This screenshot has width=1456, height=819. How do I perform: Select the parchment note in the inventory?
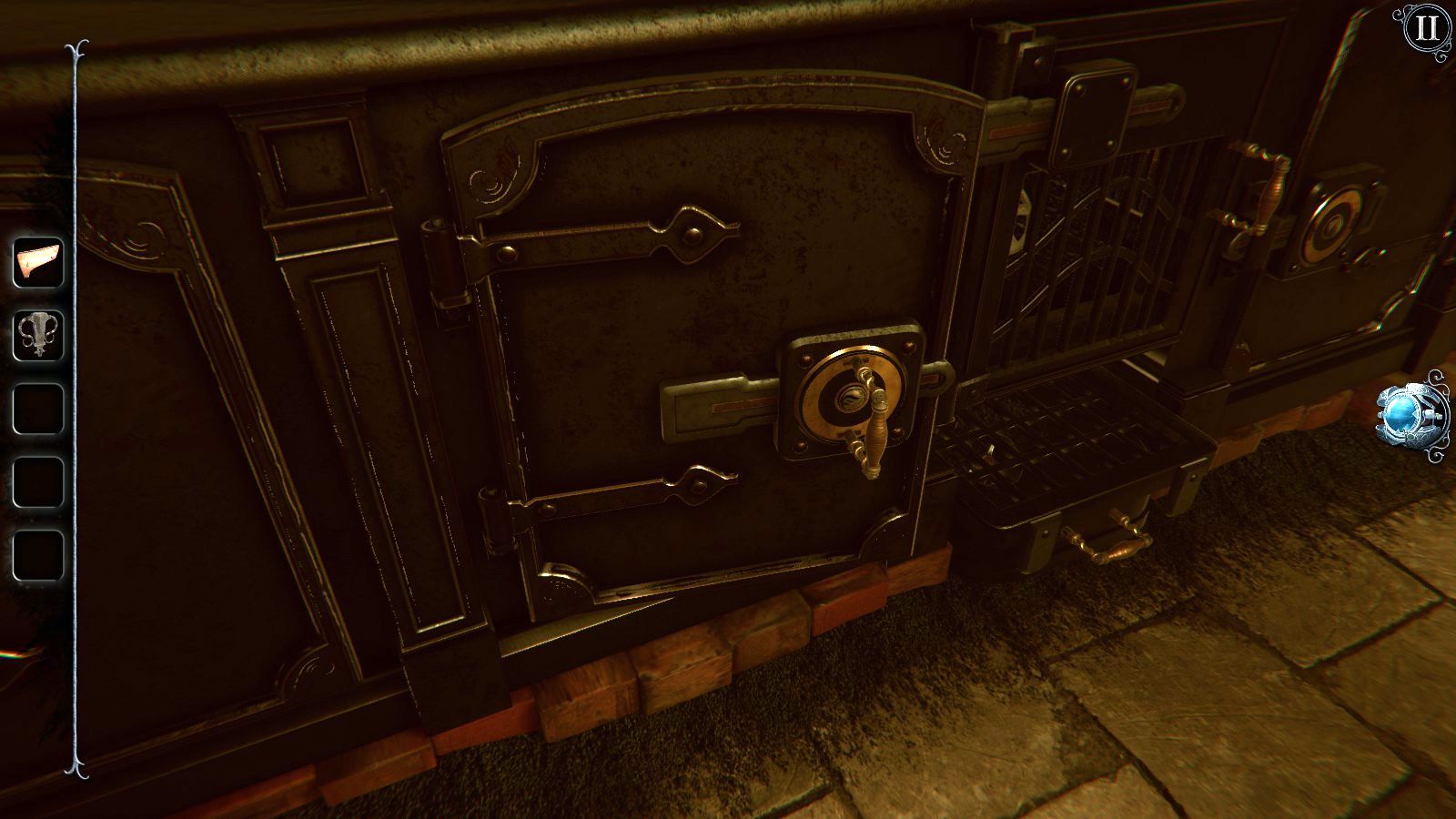point(36,264)
